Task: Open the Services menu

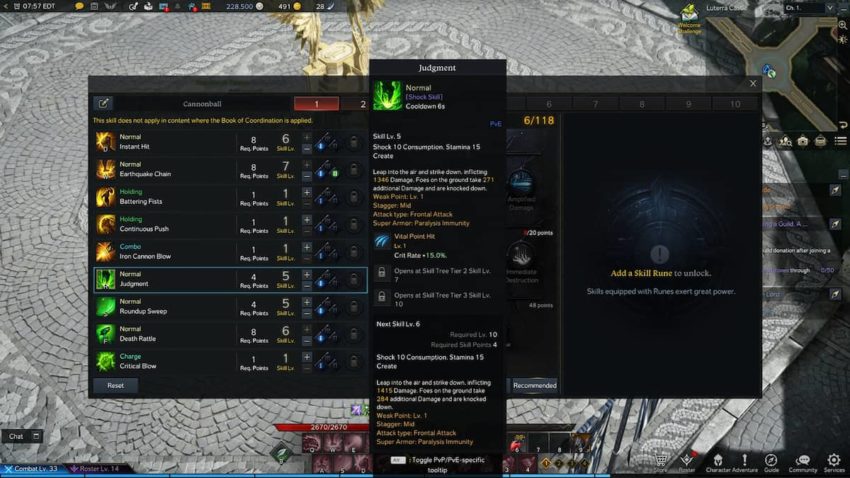Action: (834, 463)
